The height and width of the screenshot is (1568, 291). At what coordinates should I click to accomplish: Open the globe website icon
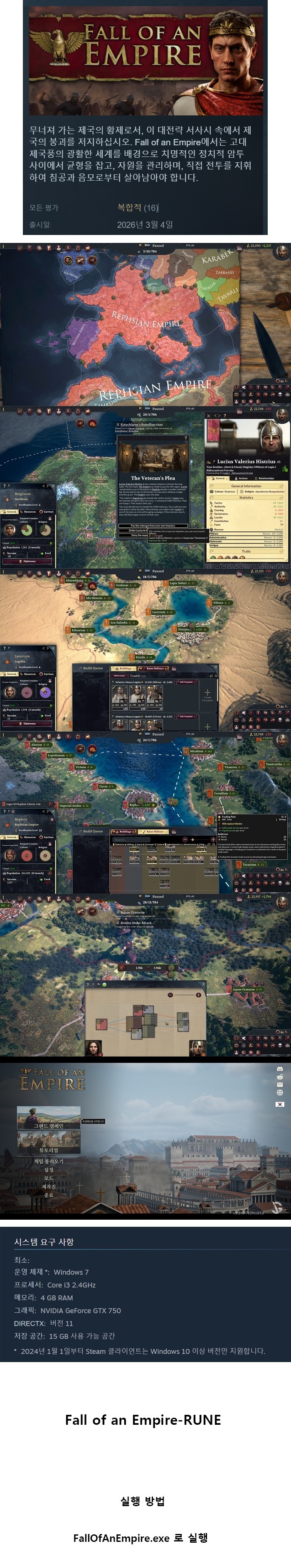coord(280,1093)
